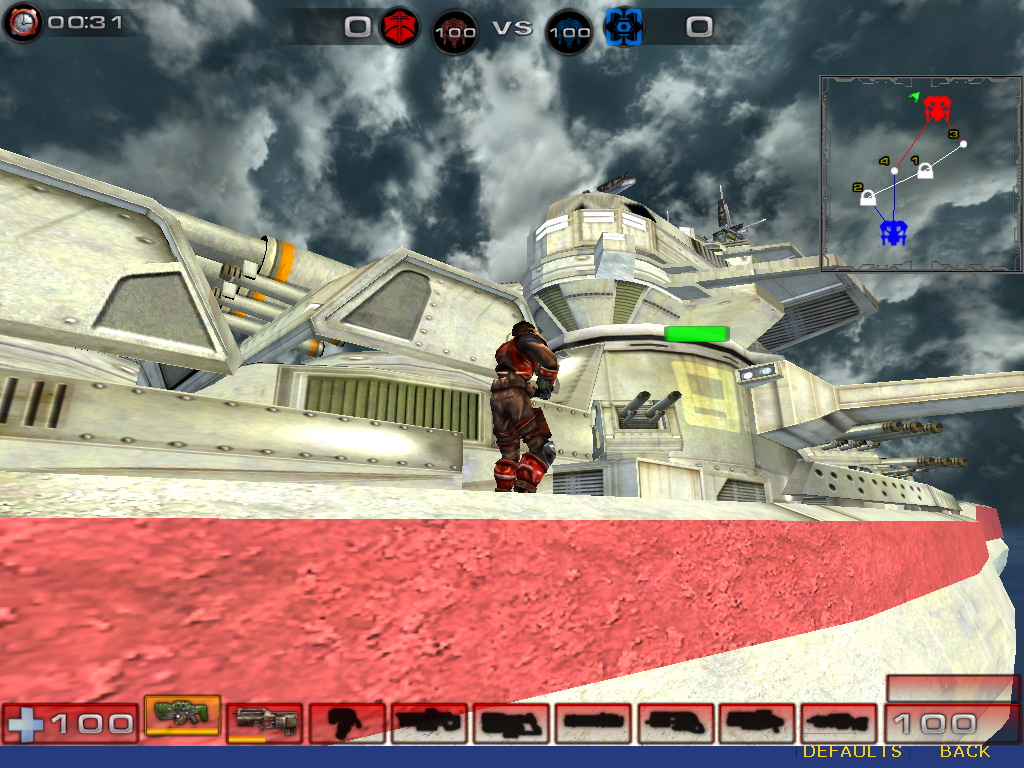Go BACK from this screen

tap(964, 751)
